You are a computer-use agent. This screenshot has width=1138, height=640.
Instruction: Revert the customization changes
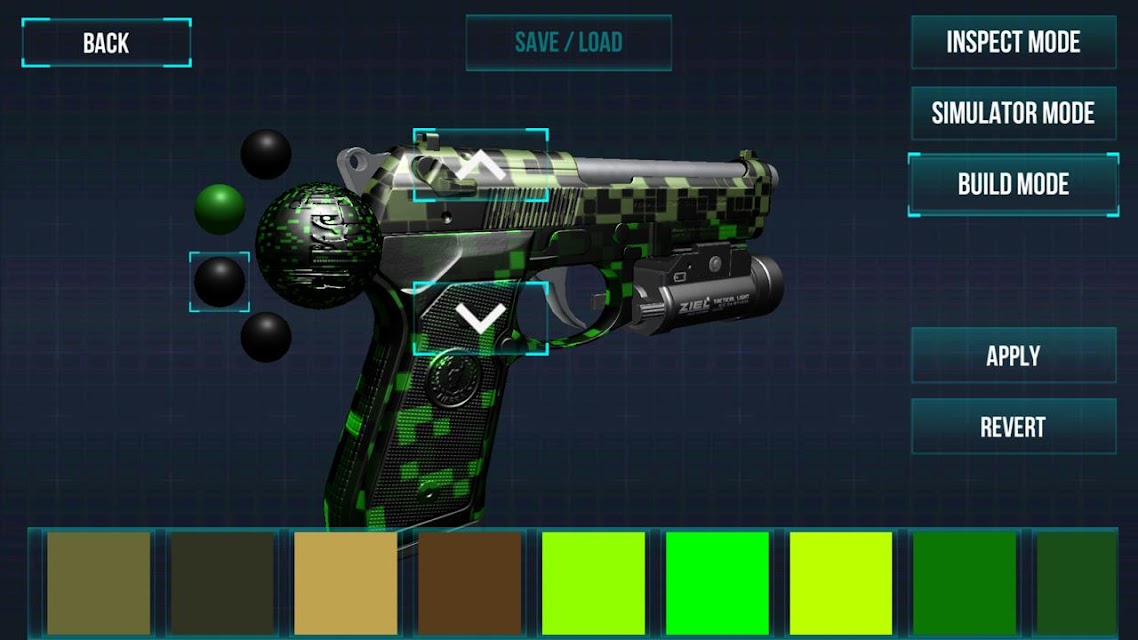pyautogui.click(x=1013, y=427)
